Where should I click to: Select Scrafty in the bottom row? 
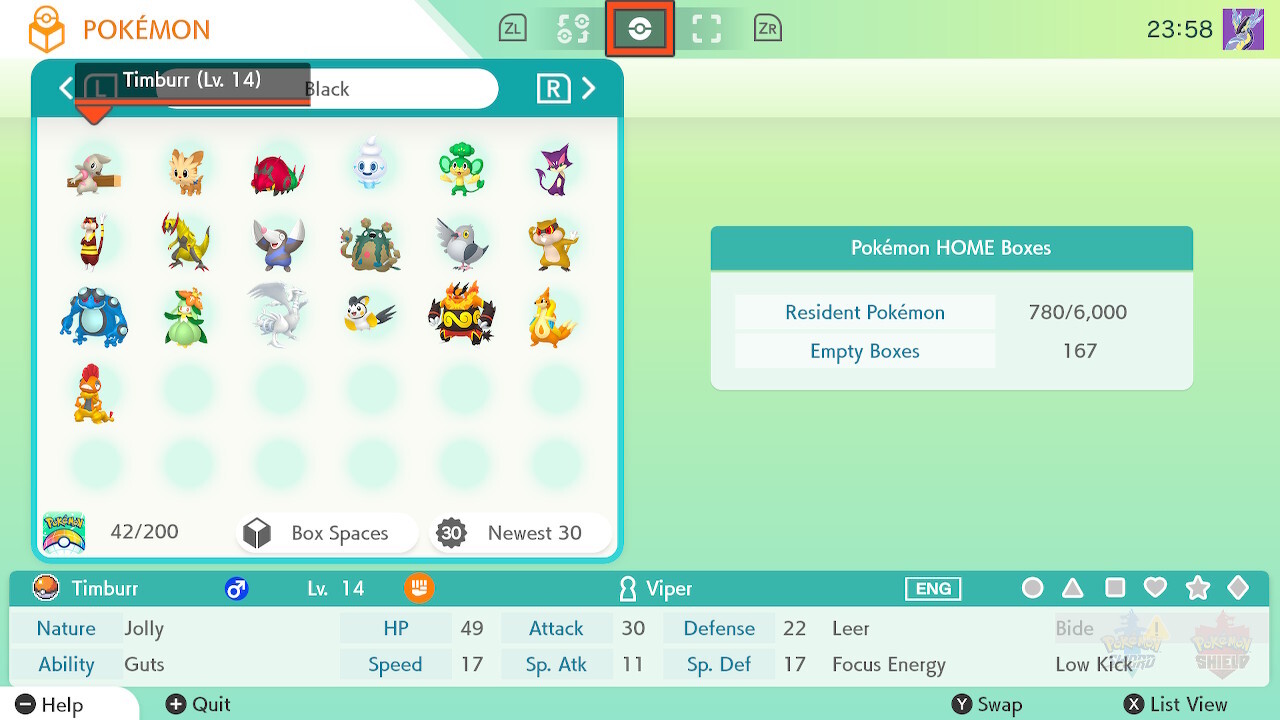(93, 392)
